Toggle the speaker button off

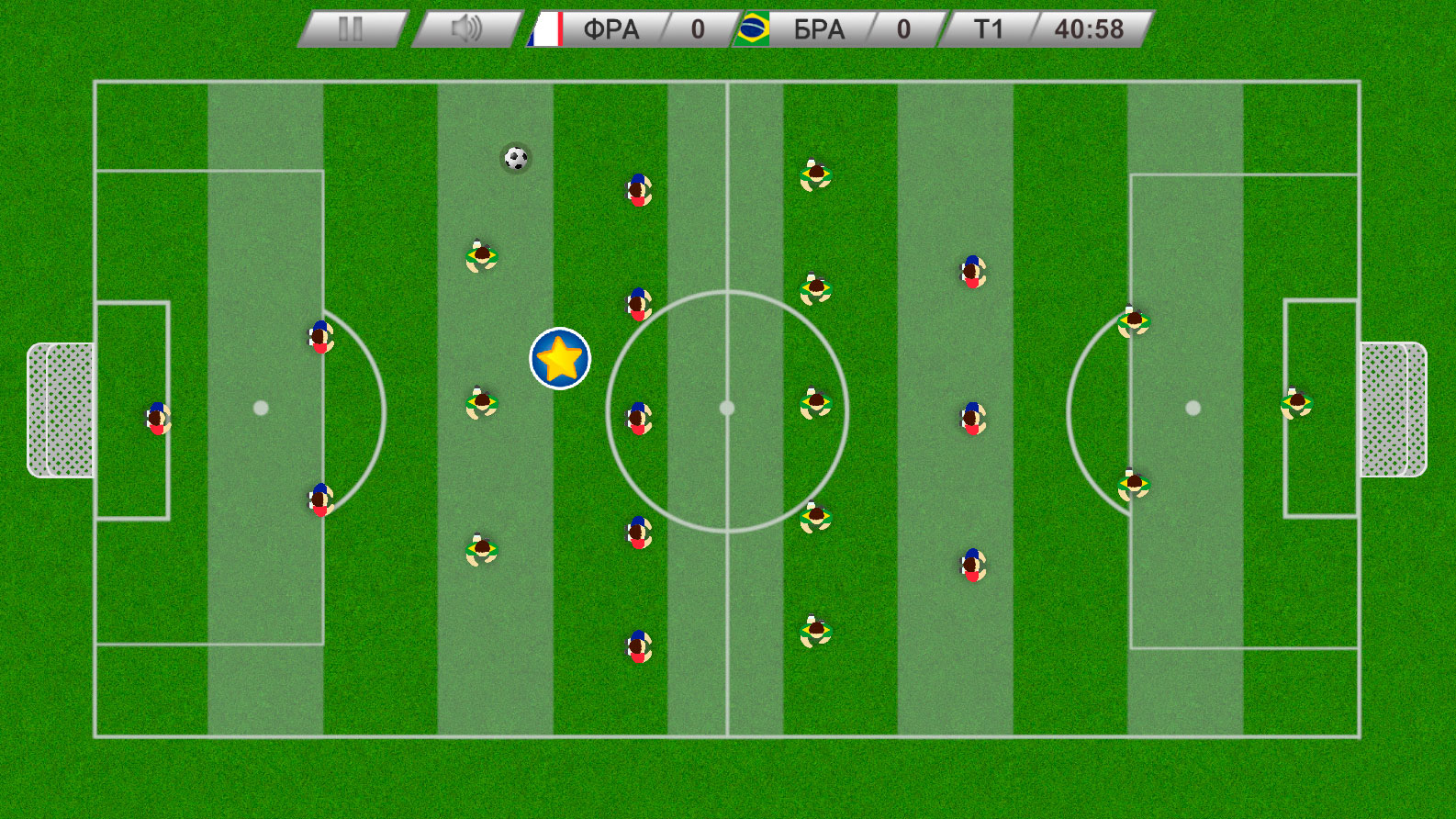tap(466, 28)
